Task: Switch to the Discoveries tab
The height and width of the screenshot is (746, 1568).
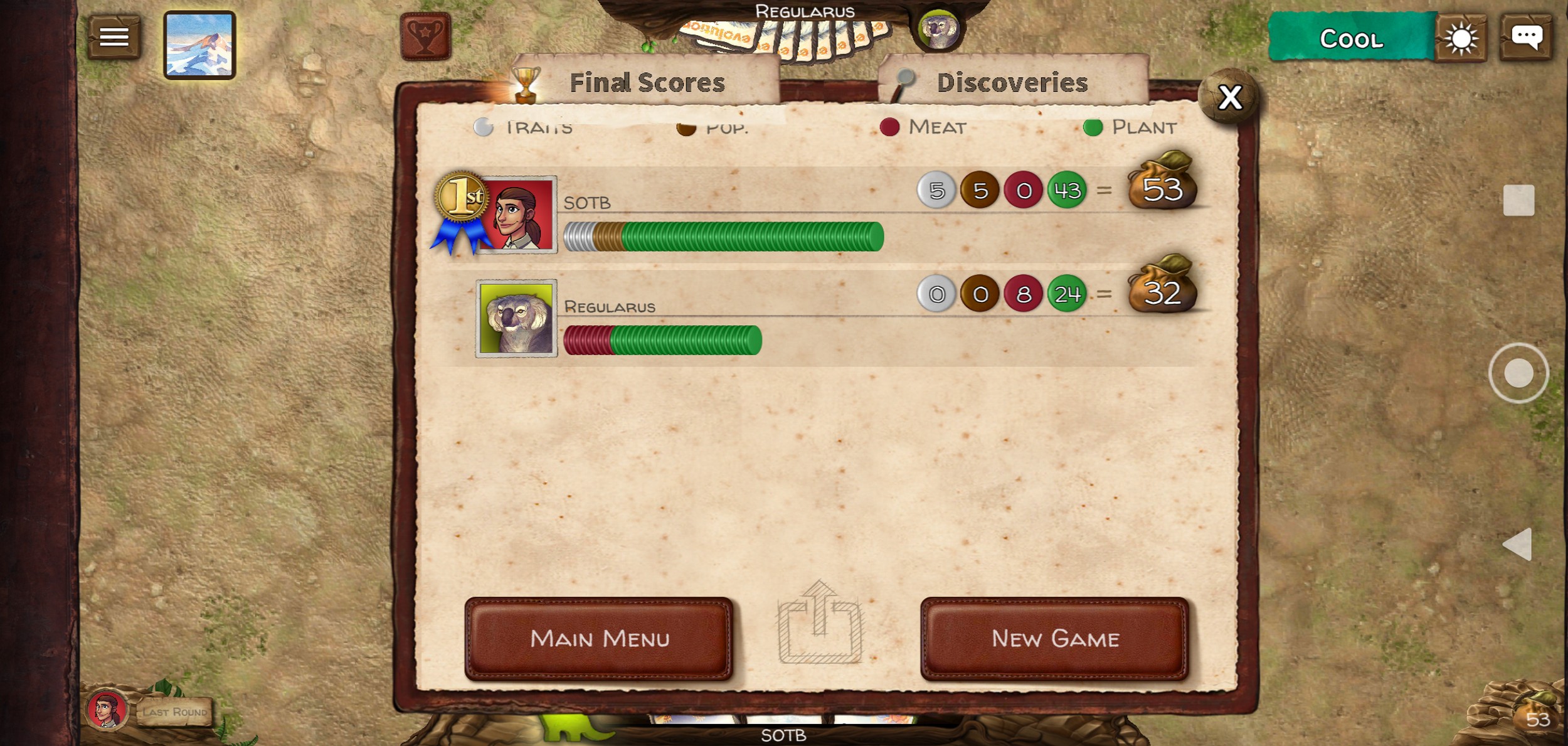Action: point(1012,83)
